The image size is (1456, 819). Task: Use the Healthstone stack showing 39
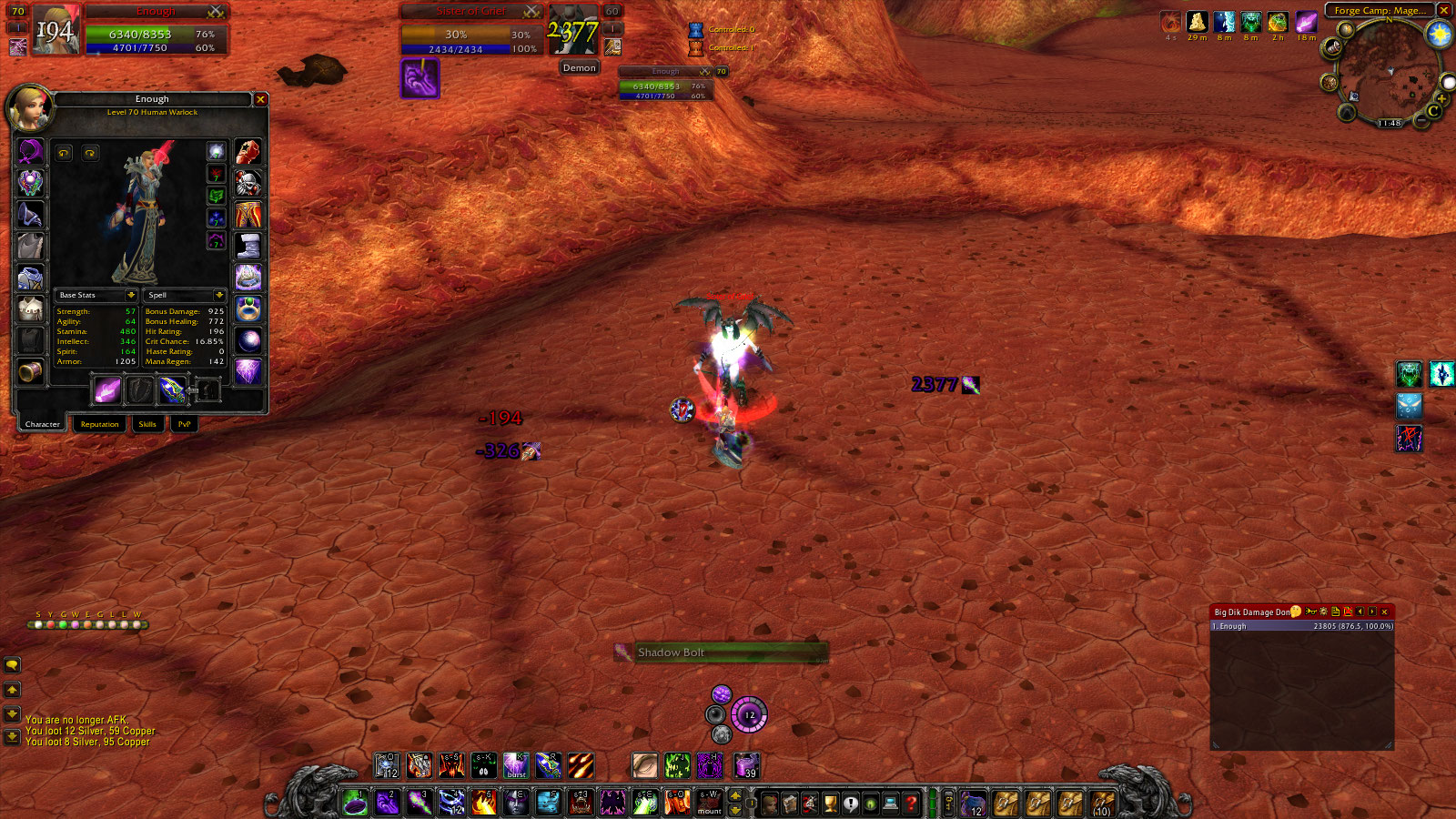coord(746,764)
